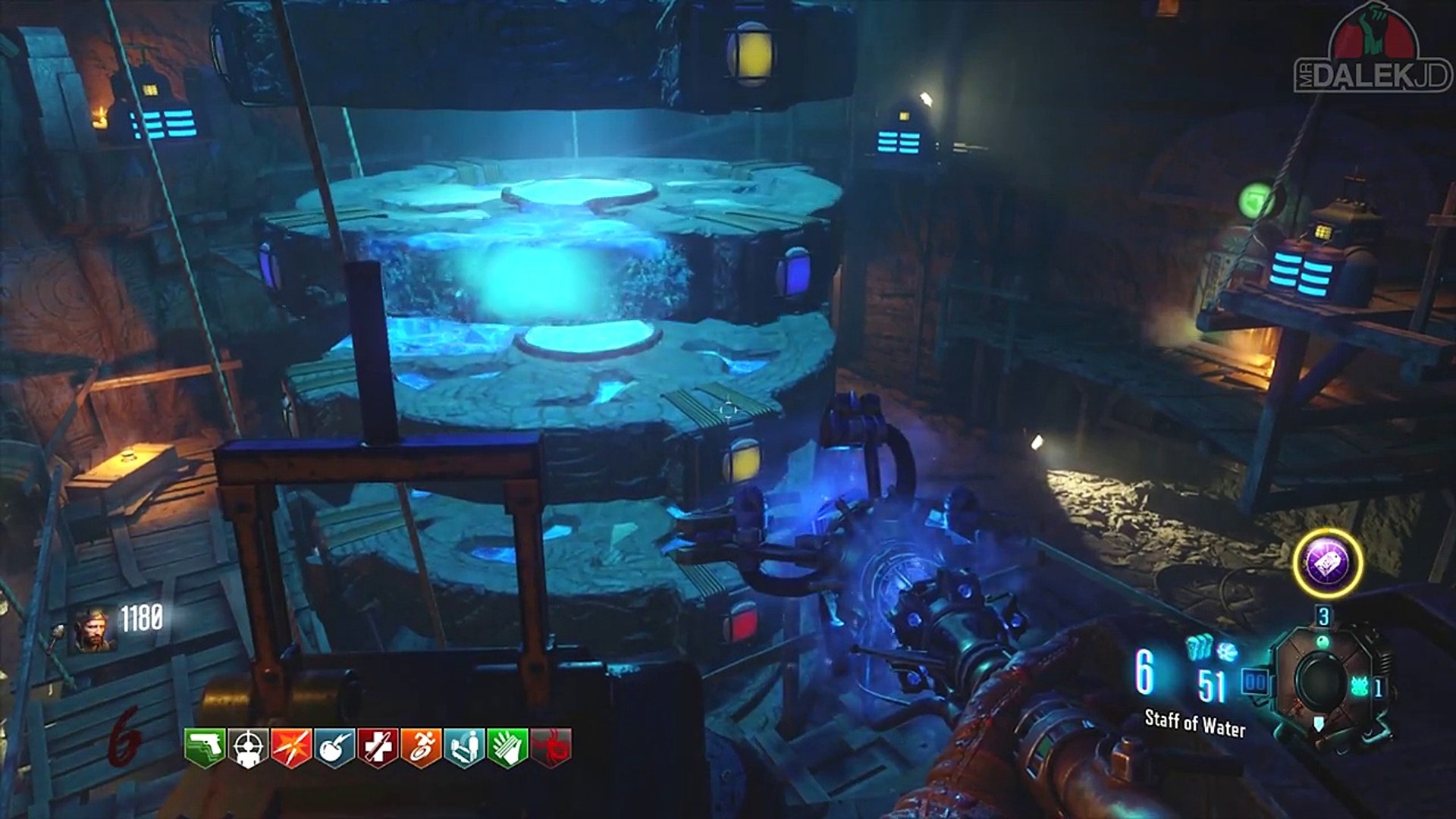
Task: Activate the purple GobbleGum tag icon
Action: [x=1327, y=563]
